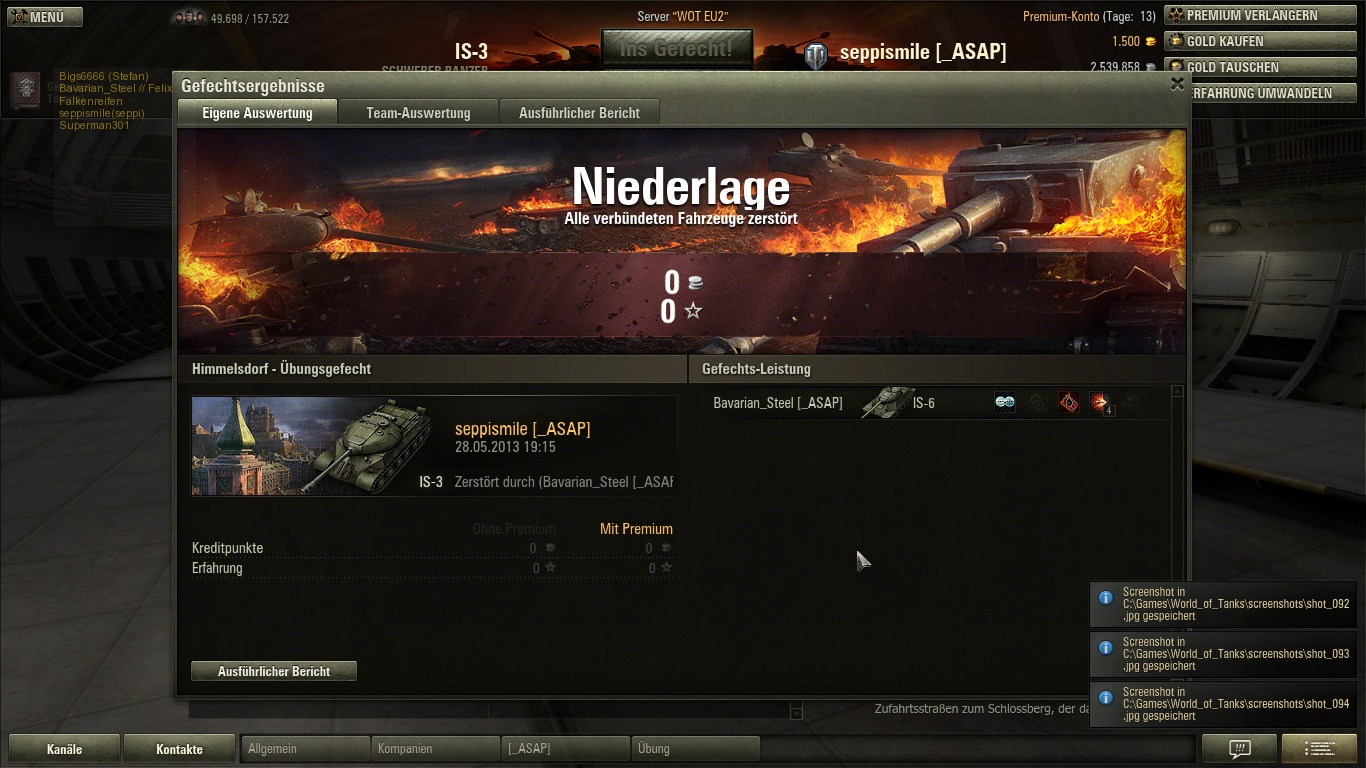
Task: Open Gold kaufen shop
Action: click(1260, 41)
